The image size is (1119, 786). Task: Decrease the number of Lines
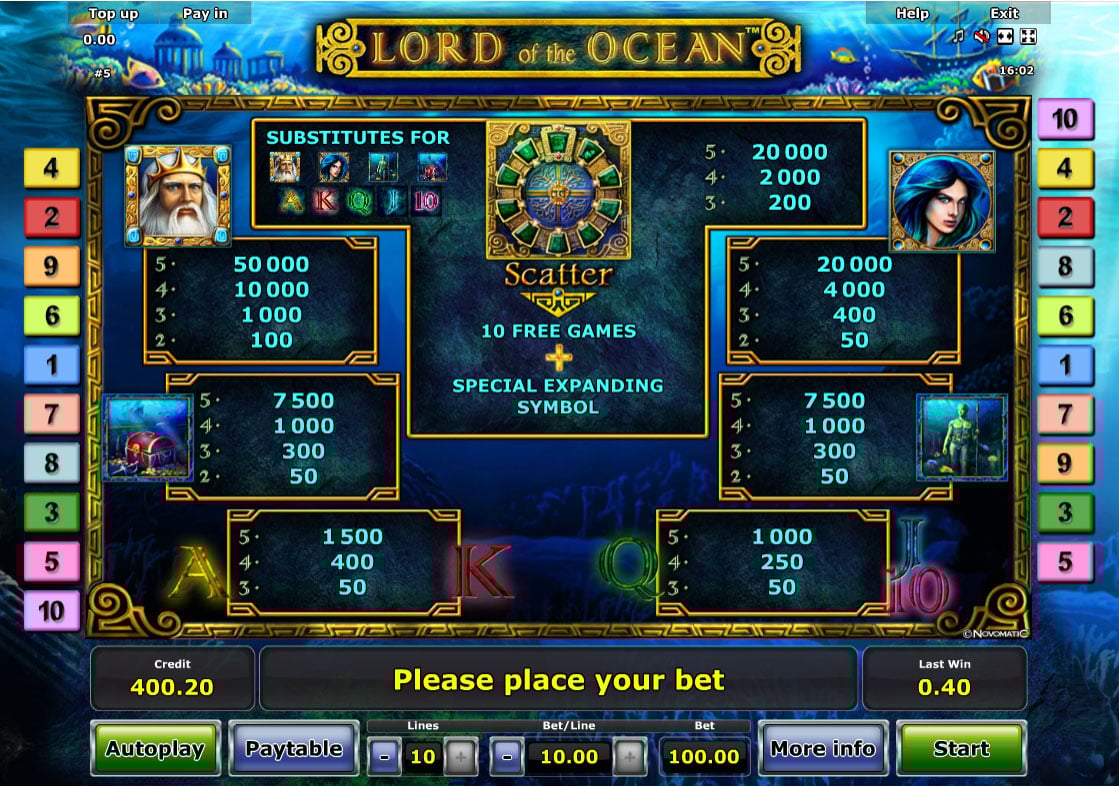click(385, 757)
